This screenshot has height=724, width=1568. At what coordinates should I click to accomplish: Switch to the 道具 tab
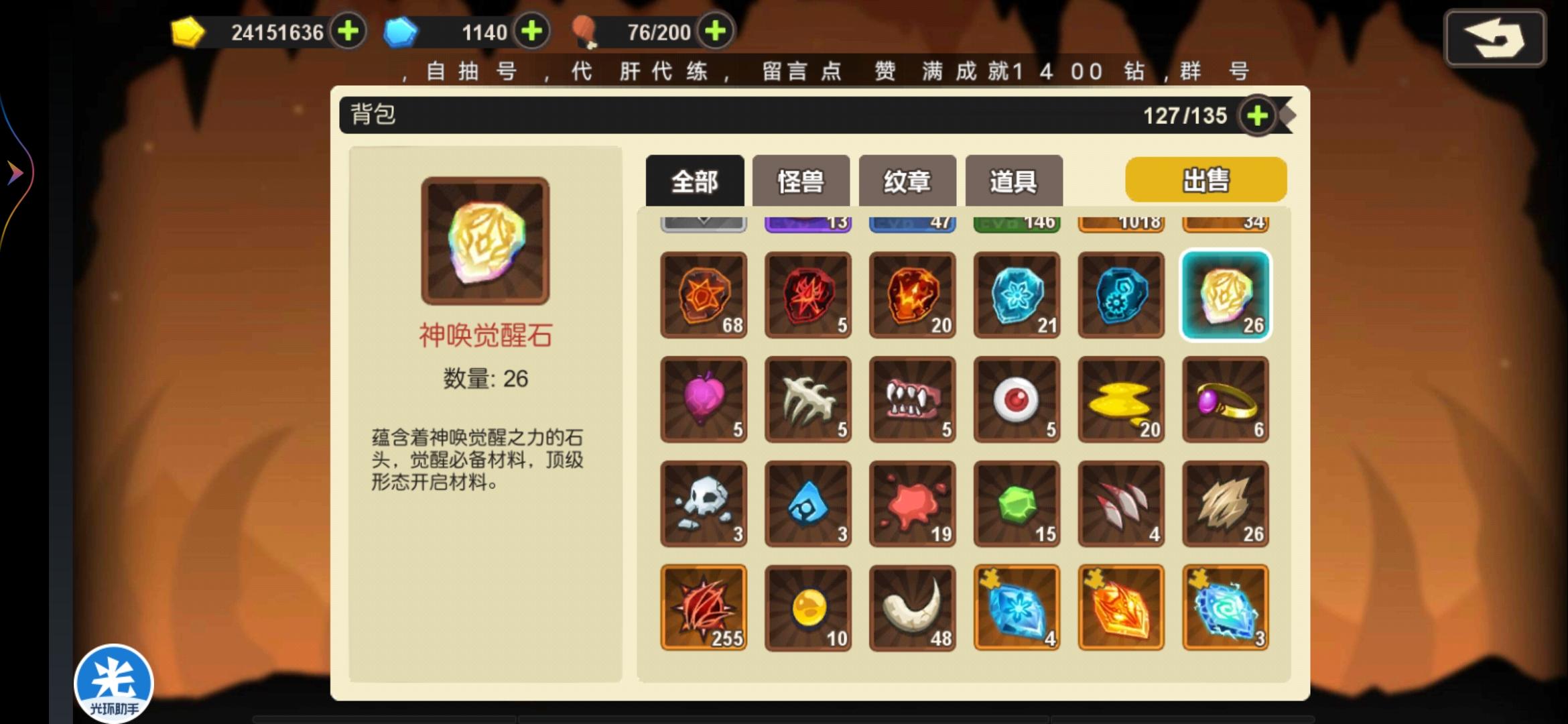point(1012,180)
